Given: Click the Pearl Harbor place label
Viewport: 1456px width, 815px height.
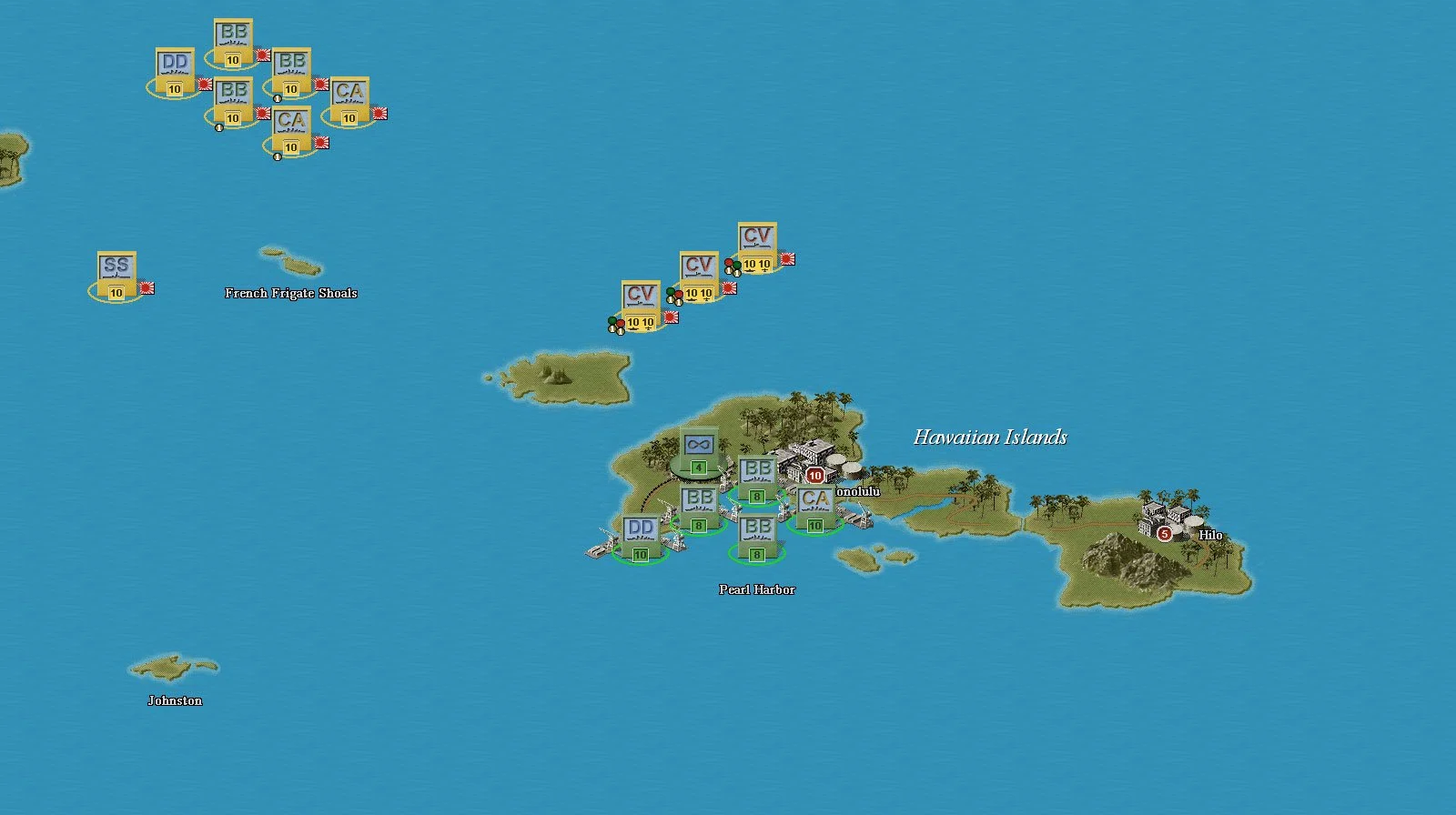Looking at the screenshot, I should click(x=757, y=589).
